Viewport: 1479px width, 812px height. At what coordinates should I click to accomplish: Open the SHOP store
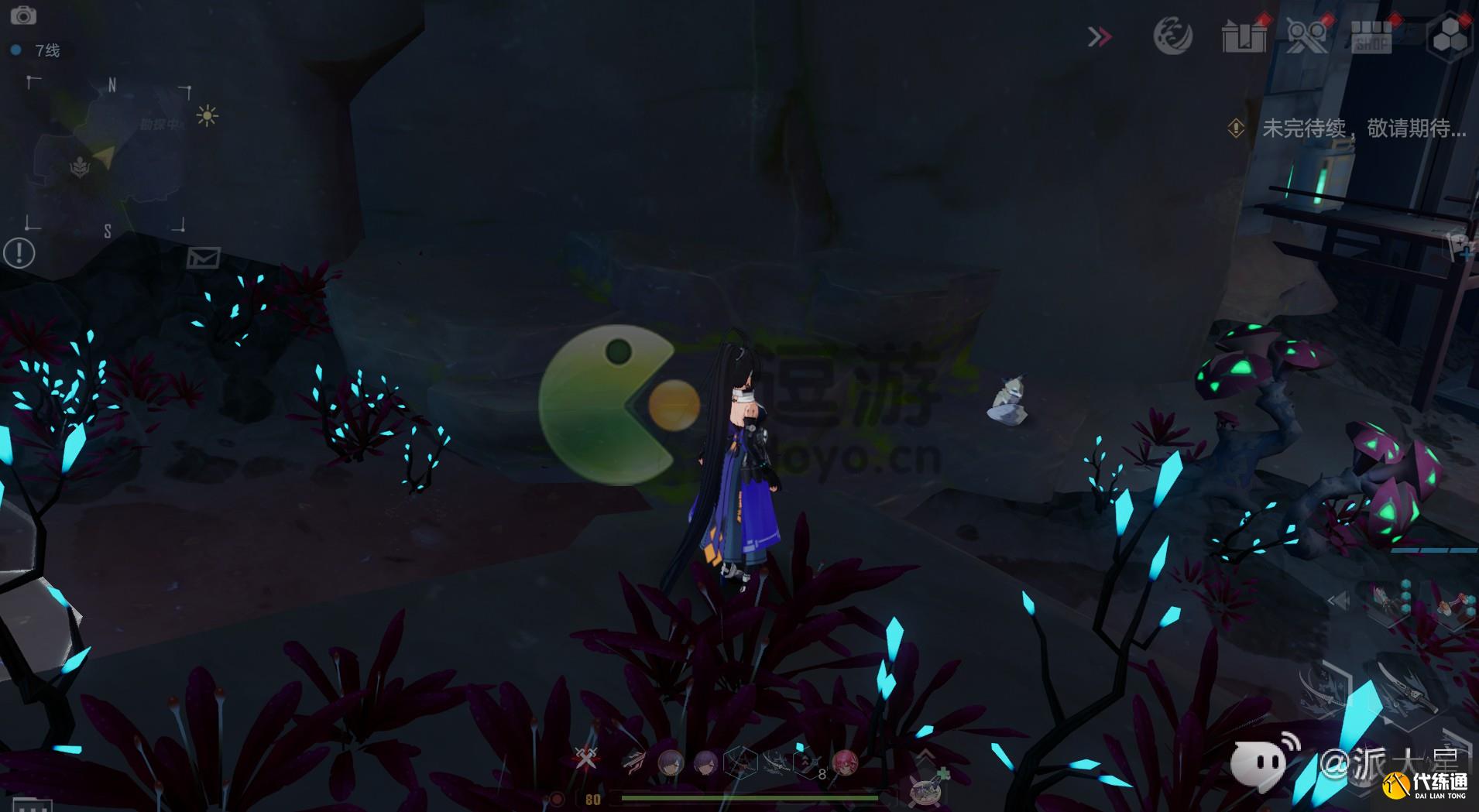pos(1371,36)
